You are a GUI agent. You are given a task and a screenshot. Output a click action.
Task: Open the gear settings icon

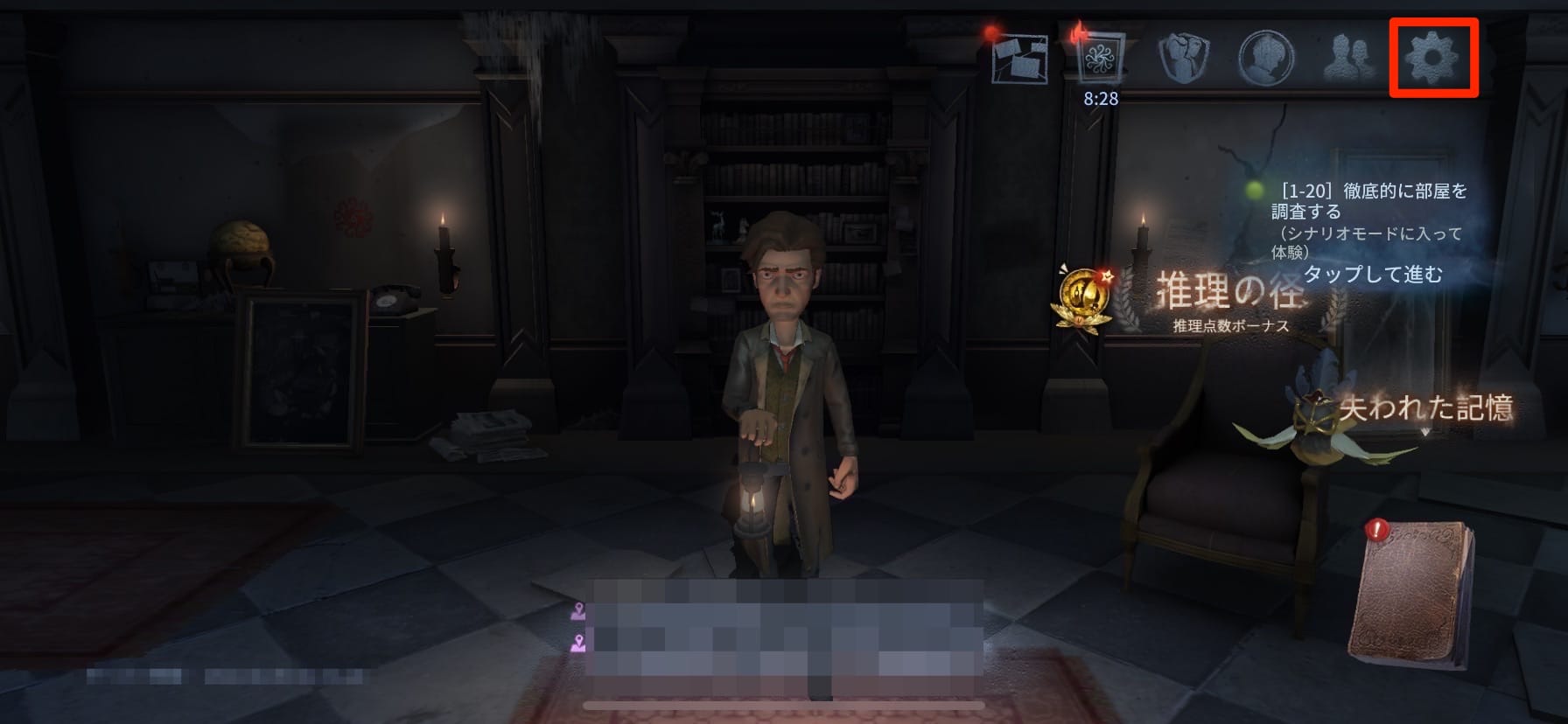1432,57
